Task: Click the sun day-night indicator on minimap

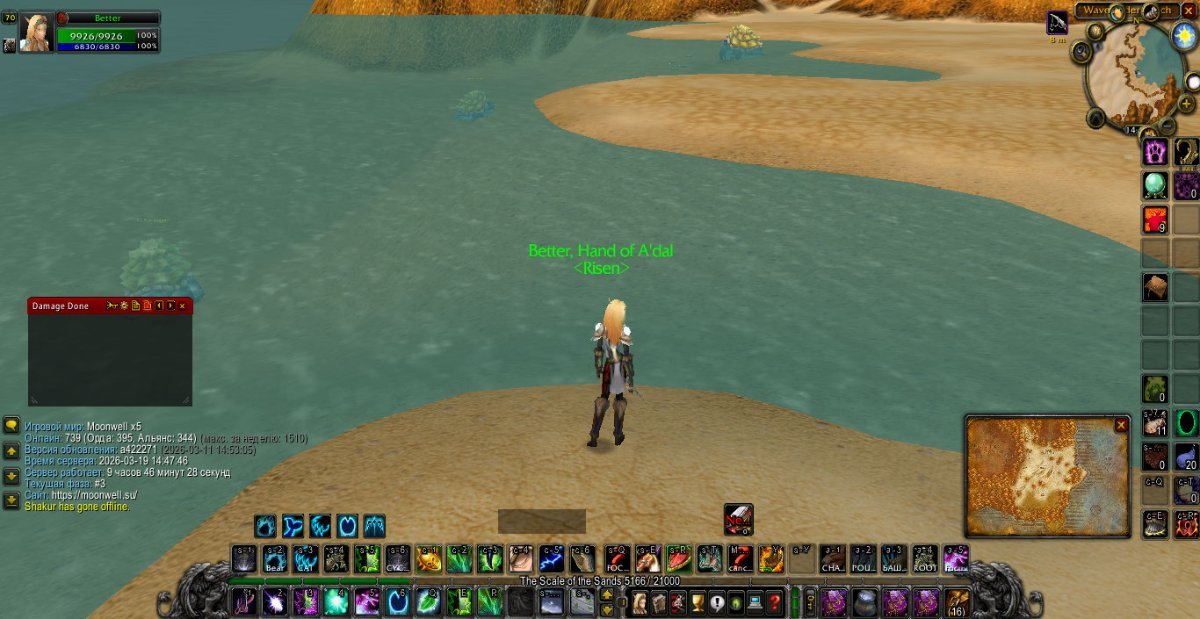Action: click(x=1185, y=36)
